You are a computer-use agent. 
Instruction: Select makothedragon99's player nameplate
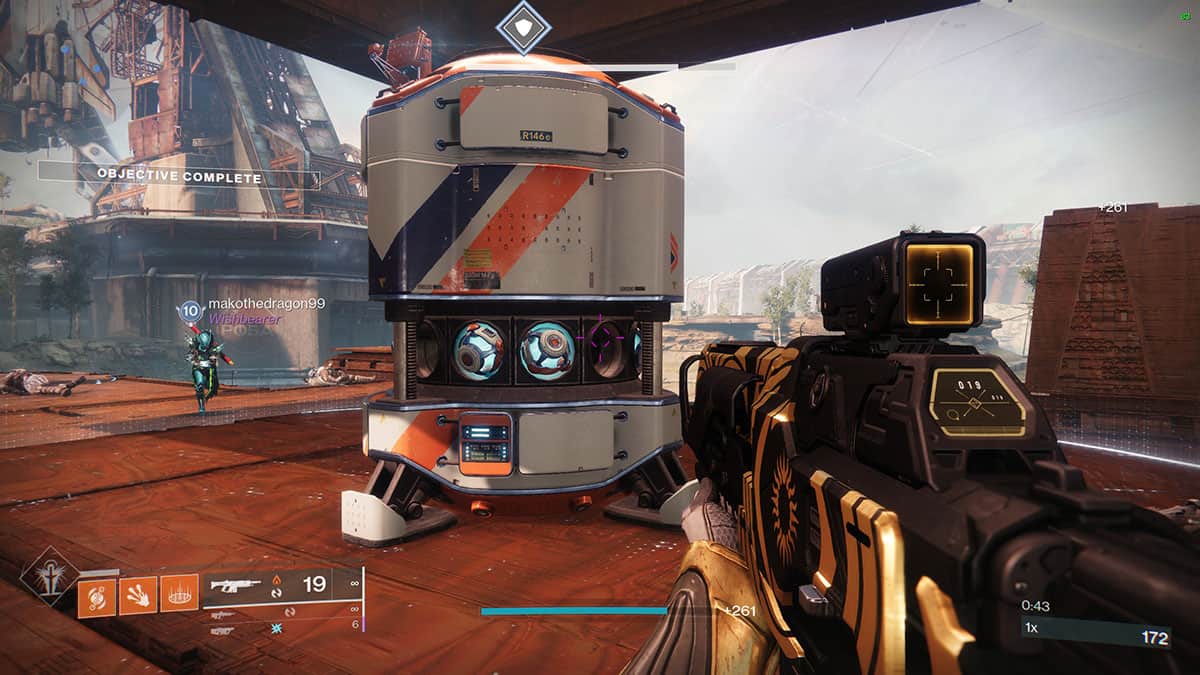point(266,303)
